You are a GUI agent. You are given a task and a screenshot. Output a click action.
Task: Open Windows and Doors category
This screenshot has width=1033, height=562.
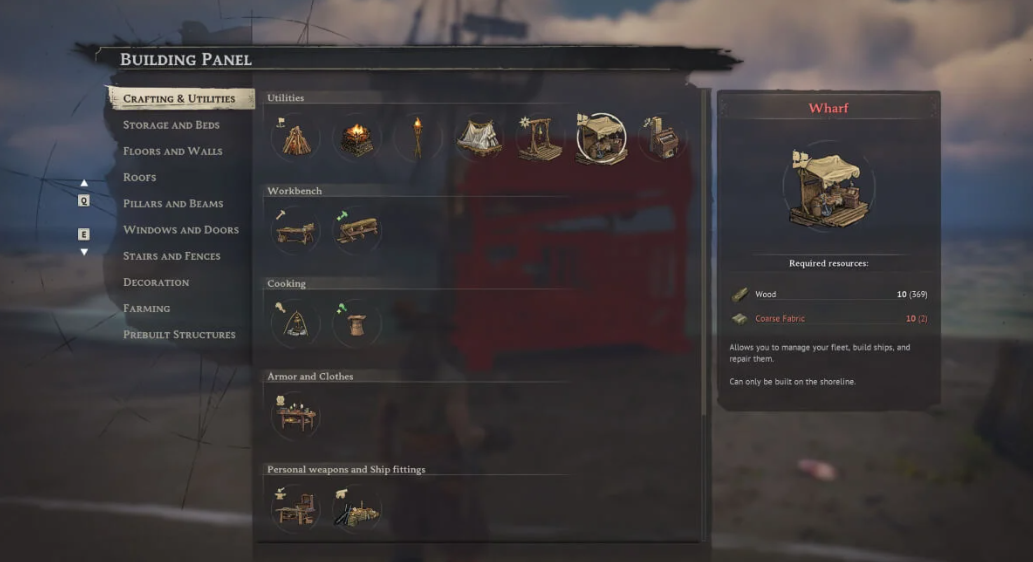pyautogui.click(x=180, y=230)
